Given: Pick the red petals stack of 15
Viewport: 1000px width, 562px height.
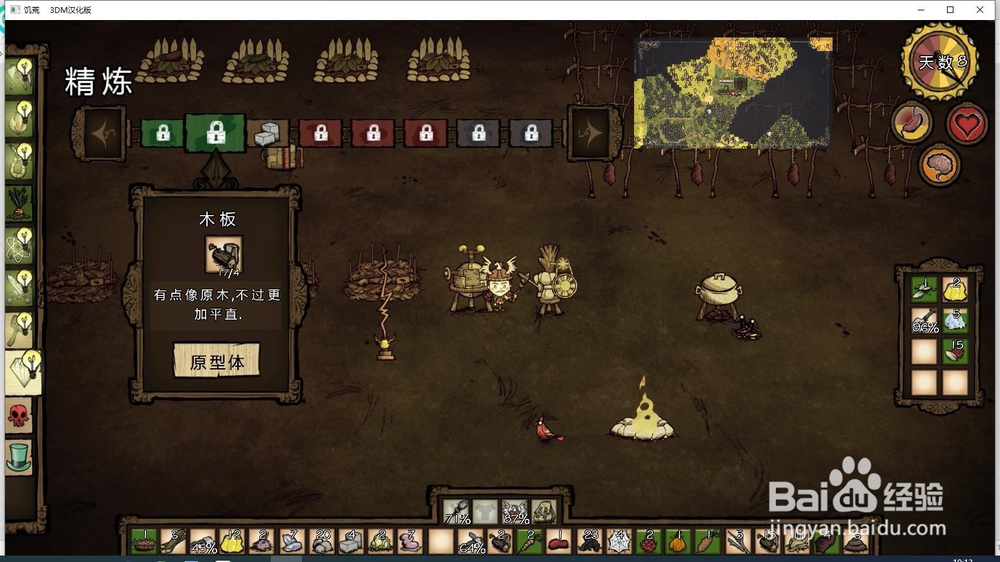Looking at the screenshot, I should pos(955,351).
